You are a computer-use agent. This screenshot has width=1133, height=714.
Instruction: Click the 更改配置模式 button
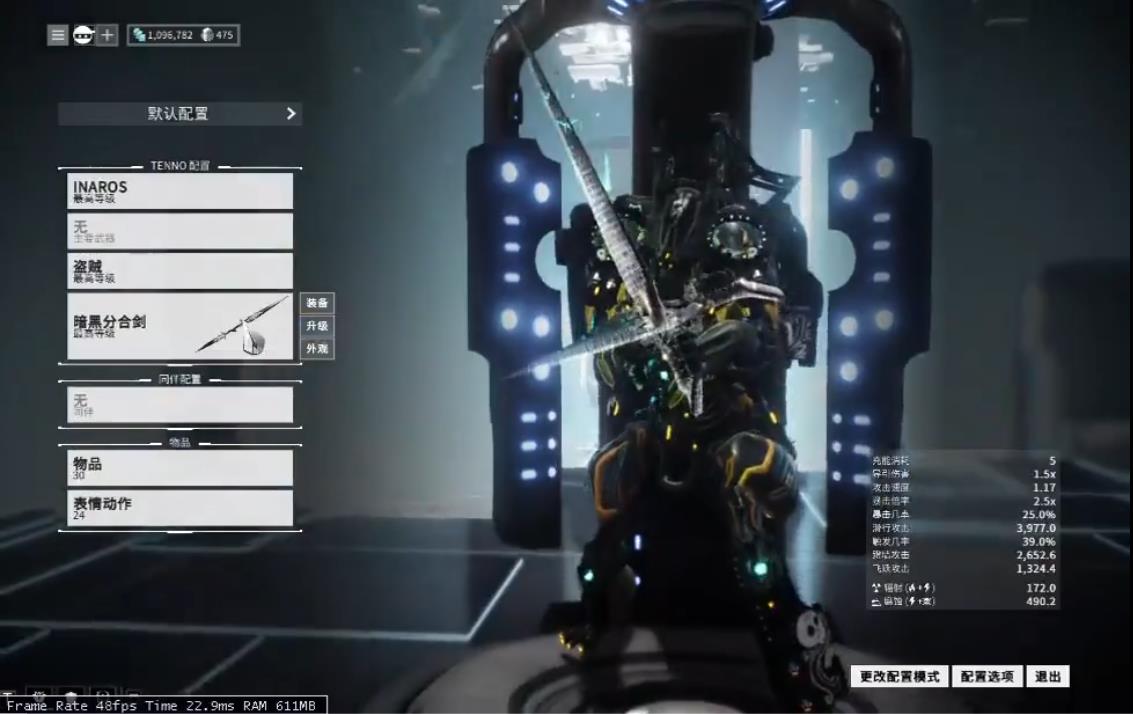pos(900,677)
